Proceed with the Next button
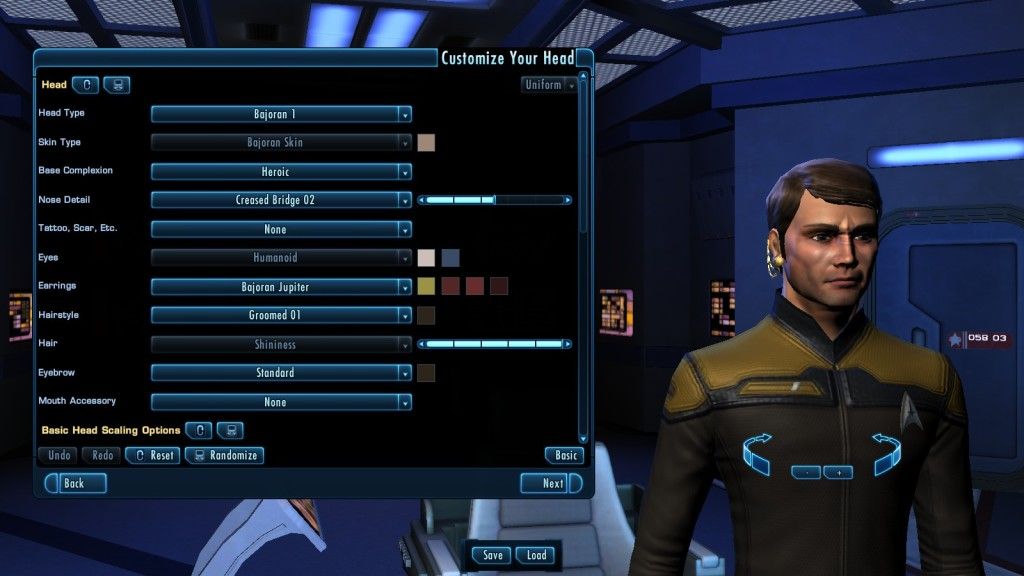 [x=550, y=483]
